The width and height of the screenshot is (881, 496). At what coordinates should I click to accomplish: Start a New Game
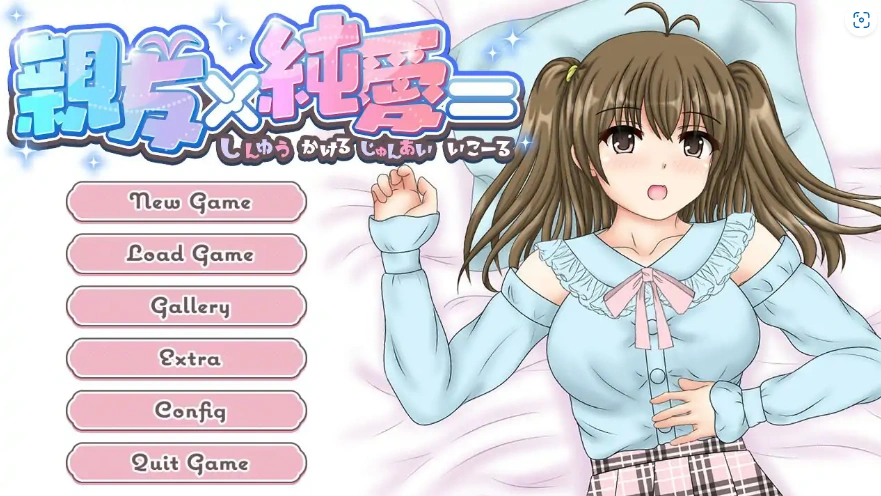point(187,202)
